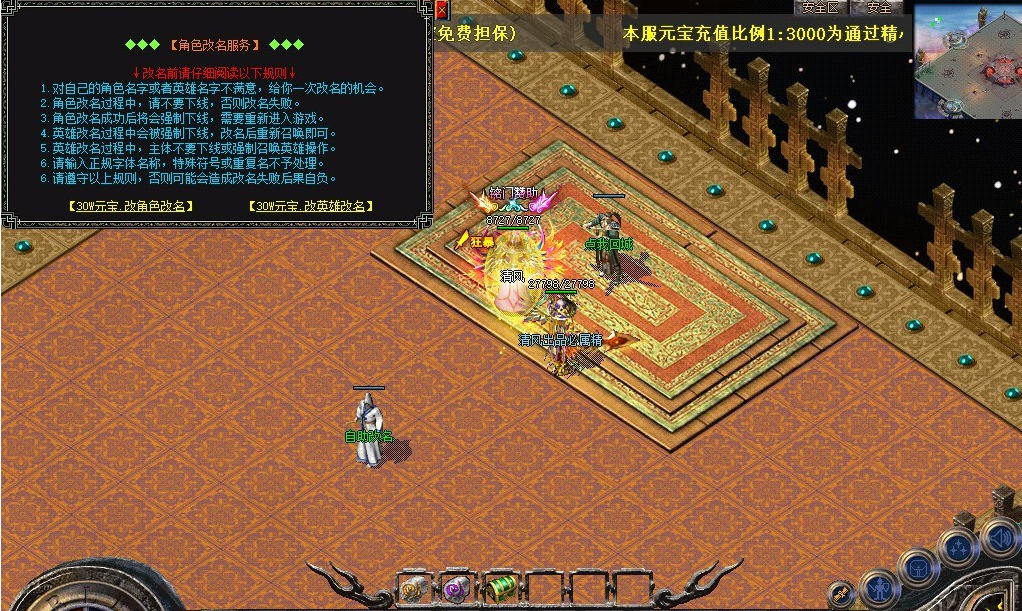Click the crossed-swords gold round button

click(x=841, y=592)
